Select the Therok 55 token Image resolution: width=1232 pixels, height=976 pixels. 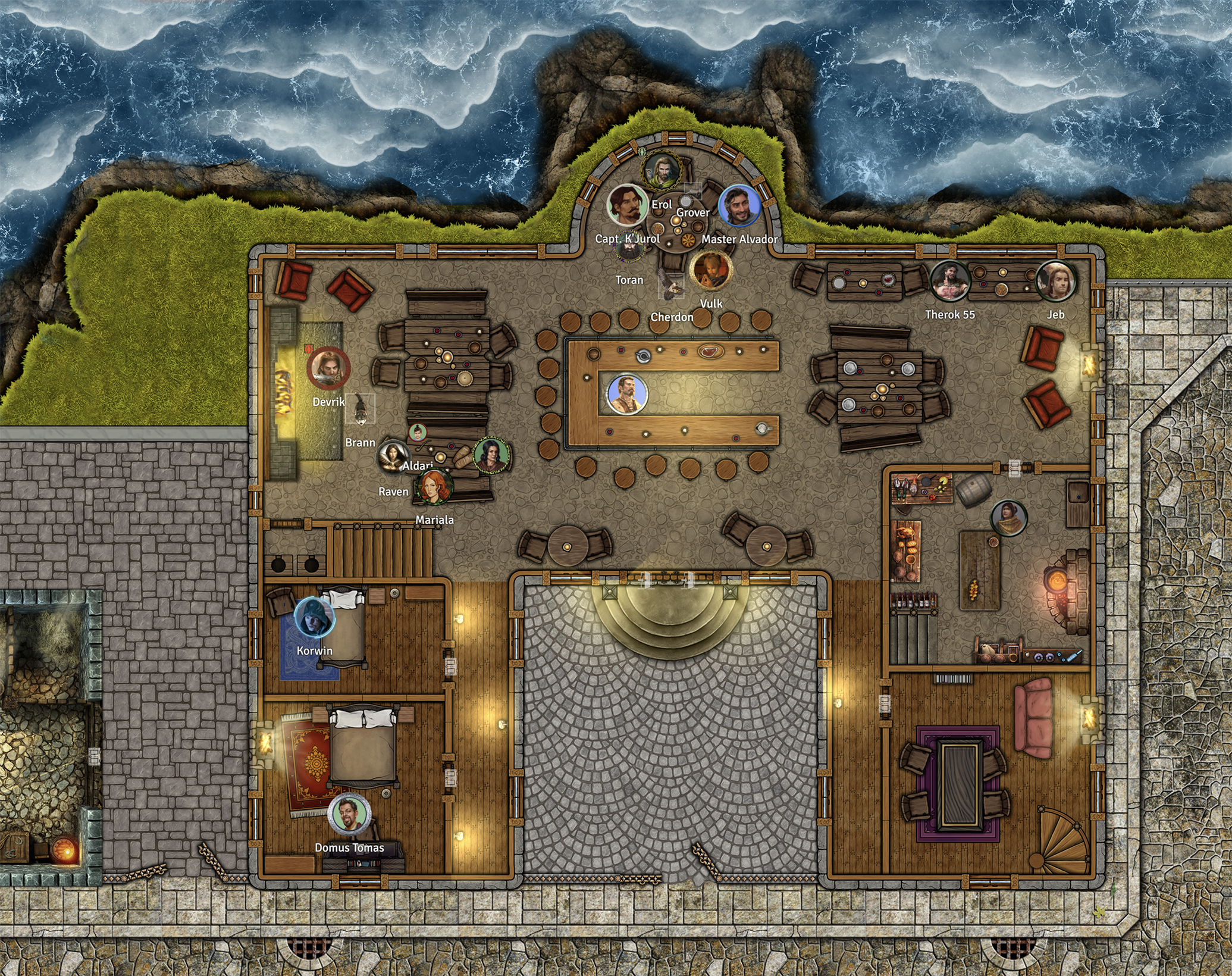pos(949,280)
